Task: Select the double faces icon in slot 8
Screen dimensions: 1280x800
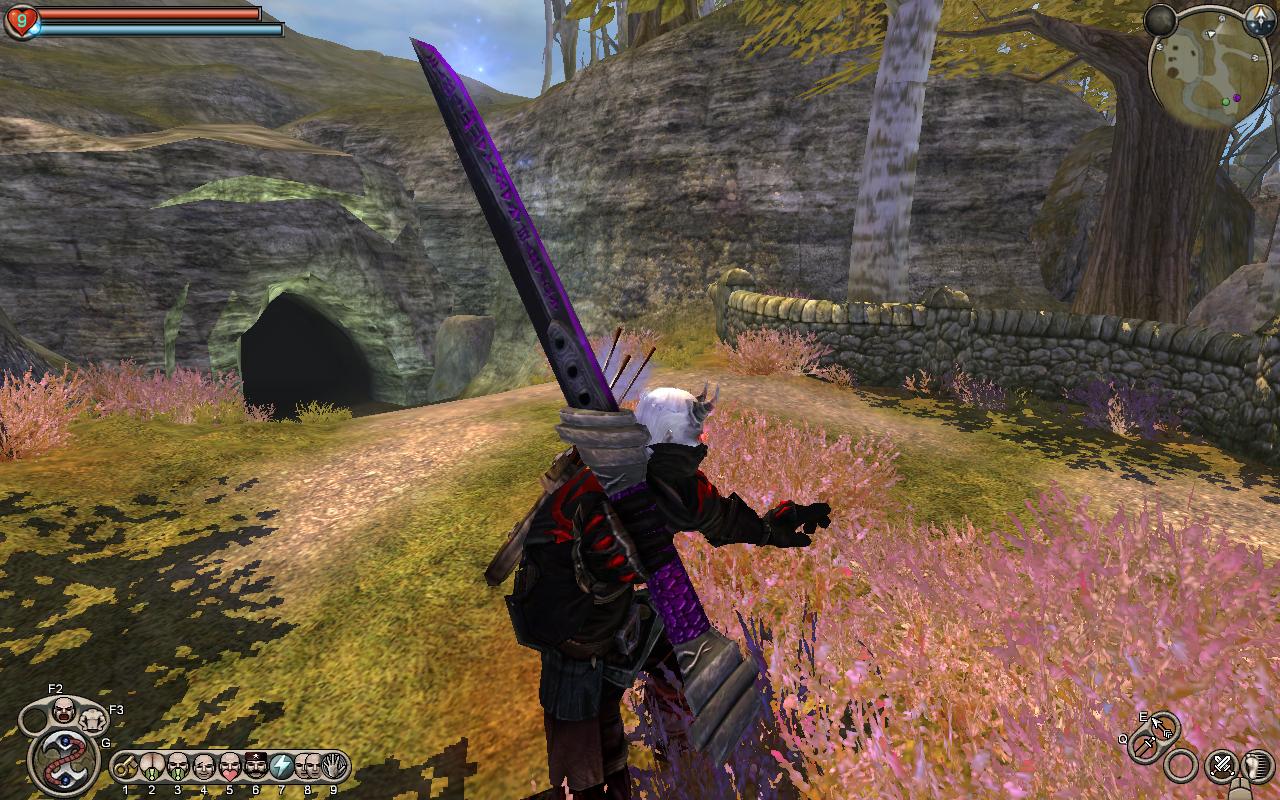Action: [308, 766]
